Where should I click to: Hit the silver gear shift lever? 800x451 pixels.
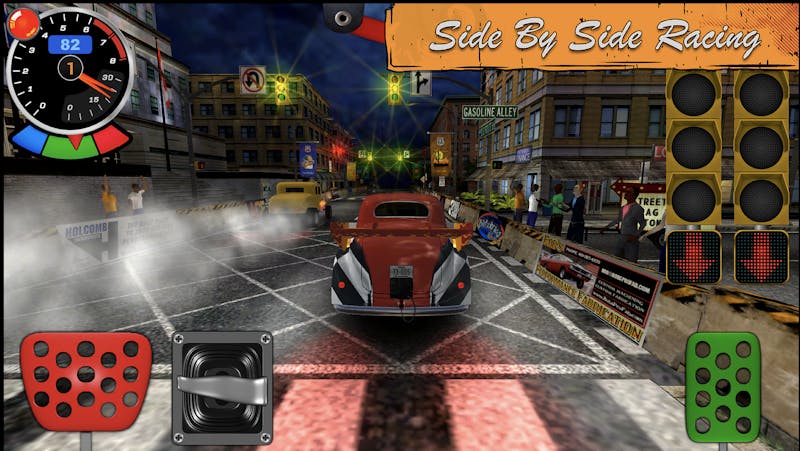[x=222, y=387]
